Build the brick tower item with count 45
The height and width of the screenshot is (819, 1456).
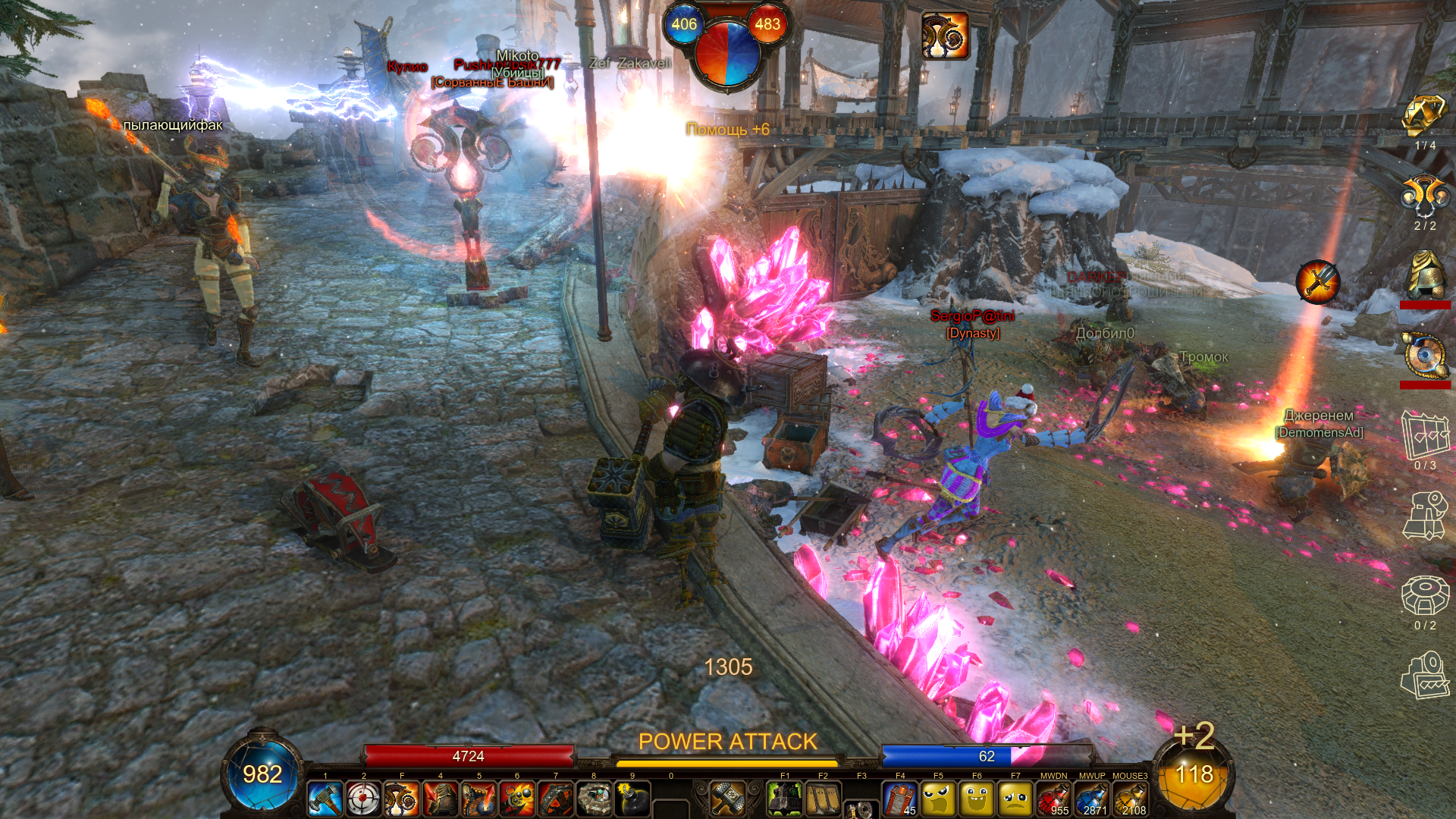pyautogui.click(x=900, y=799)
